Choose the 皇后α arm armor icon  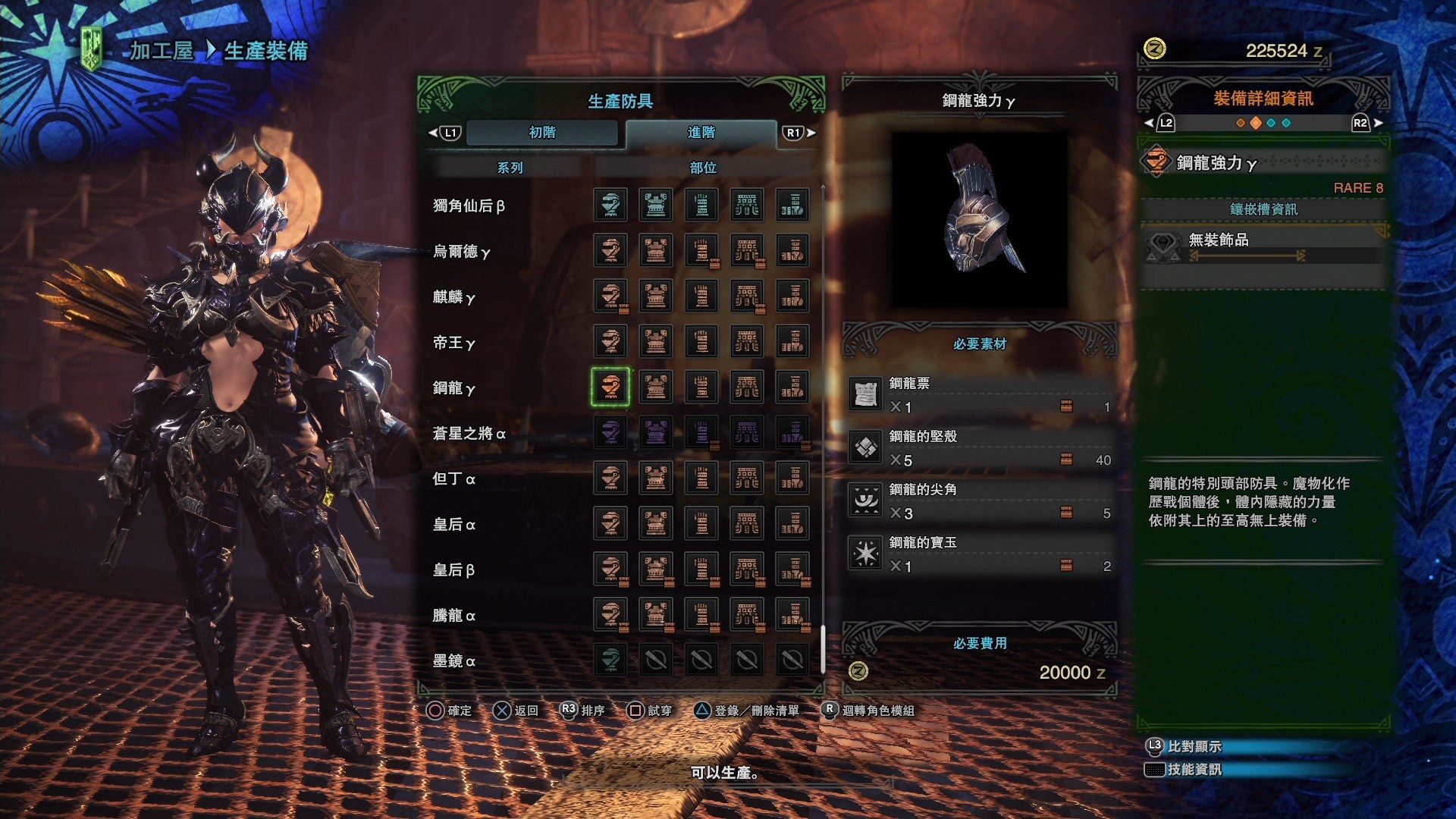tap(701, 524)
